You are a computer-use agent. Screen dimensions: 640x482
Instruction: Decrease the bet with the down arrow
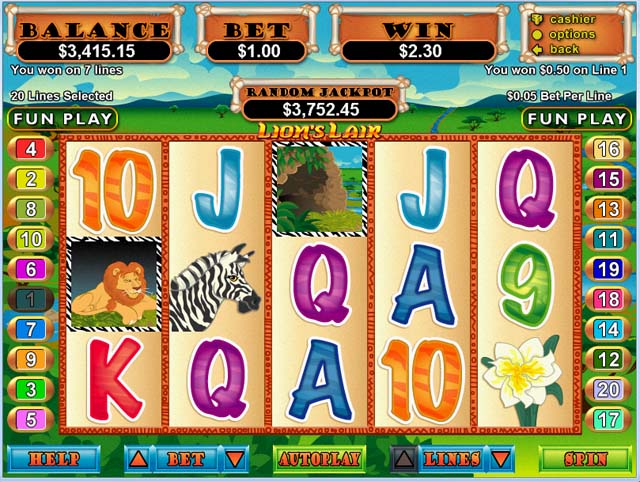click(x=234, y=460)
